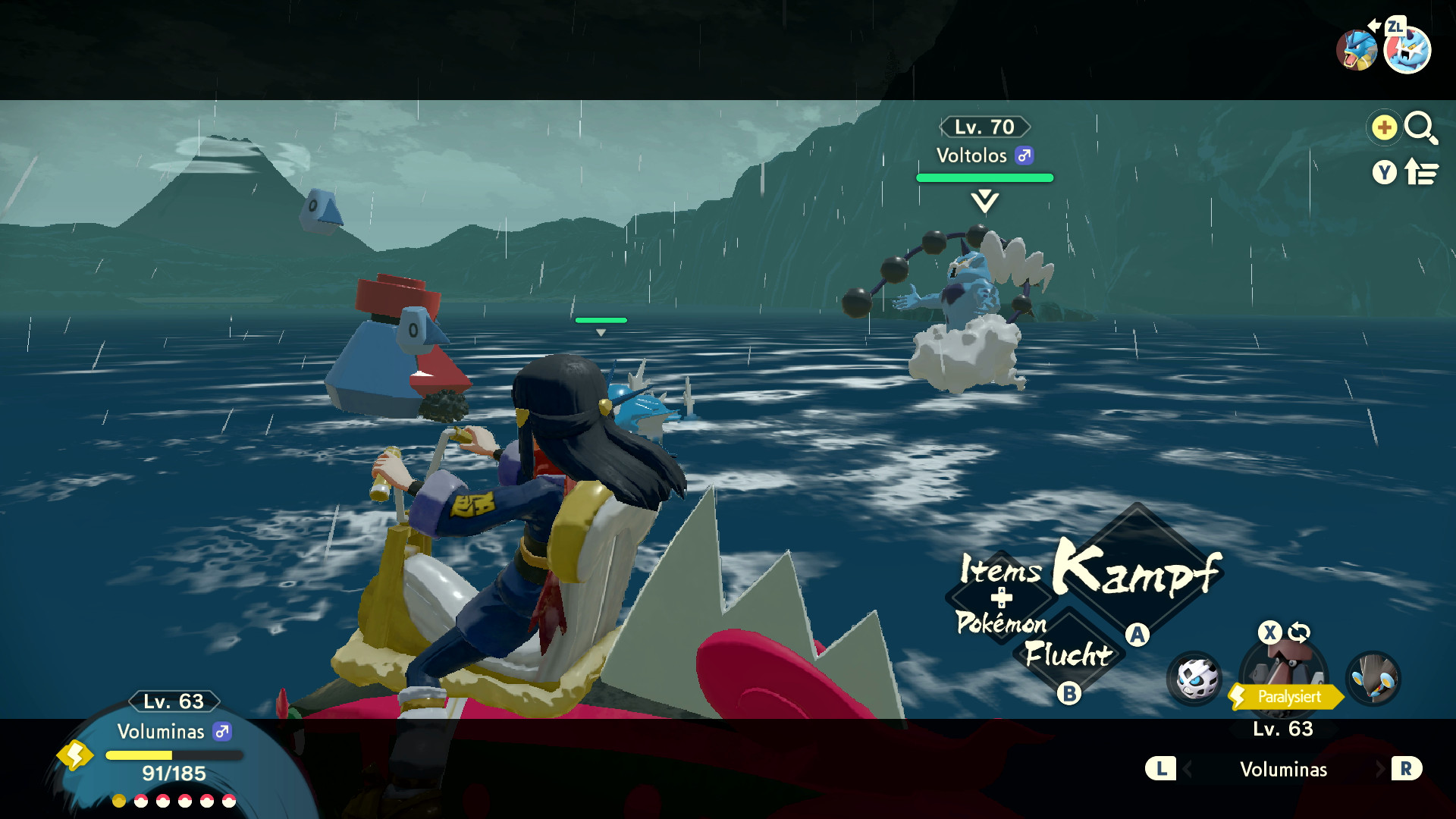Image resolution: width=1456 pixels, height=819 pixels.
Task: Choose Flucht to flee the battle
Action: tap(1068, 654)
